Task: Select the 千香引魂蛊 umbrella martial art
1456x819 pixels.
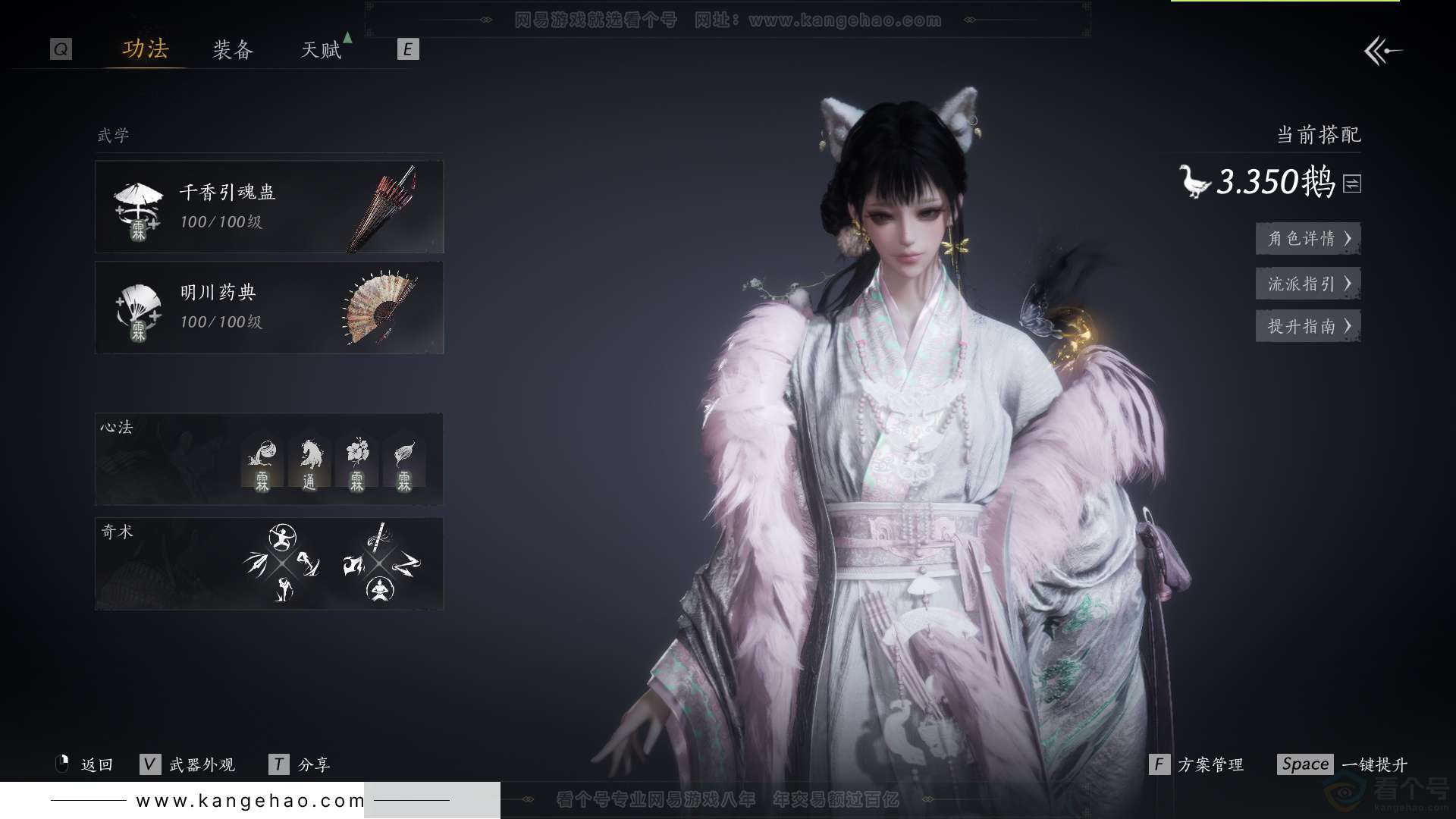Action: pos(269,206)
